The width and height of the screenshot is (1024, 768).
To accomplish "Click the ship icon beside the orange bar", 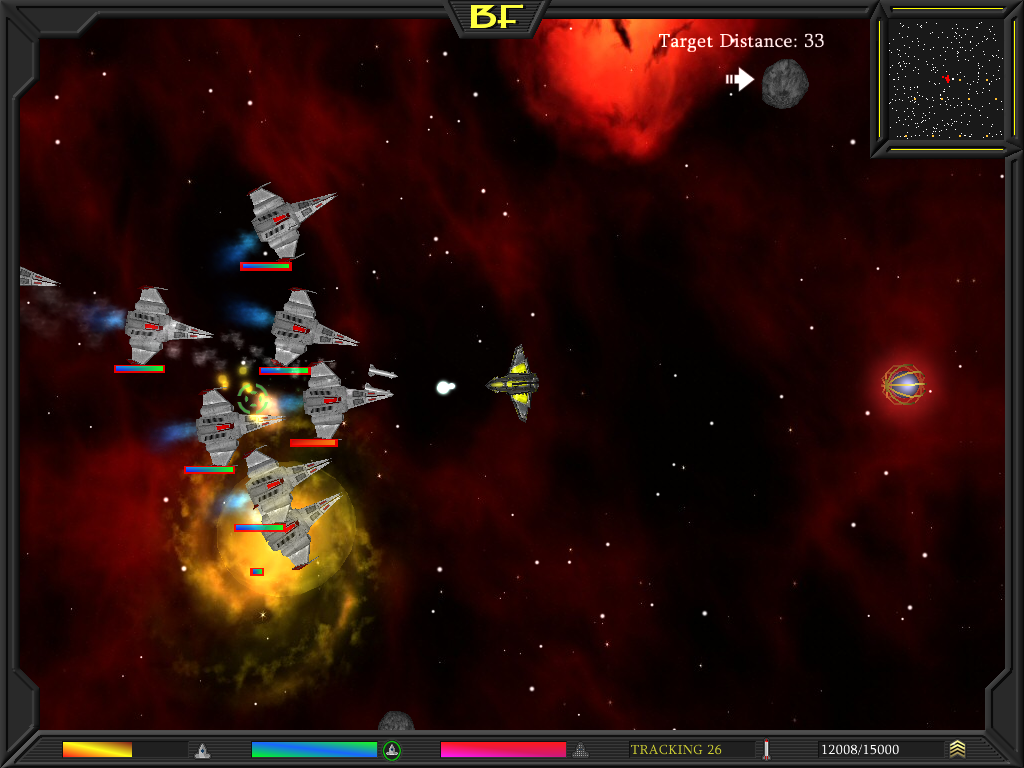I will click(x=202, y=749).
